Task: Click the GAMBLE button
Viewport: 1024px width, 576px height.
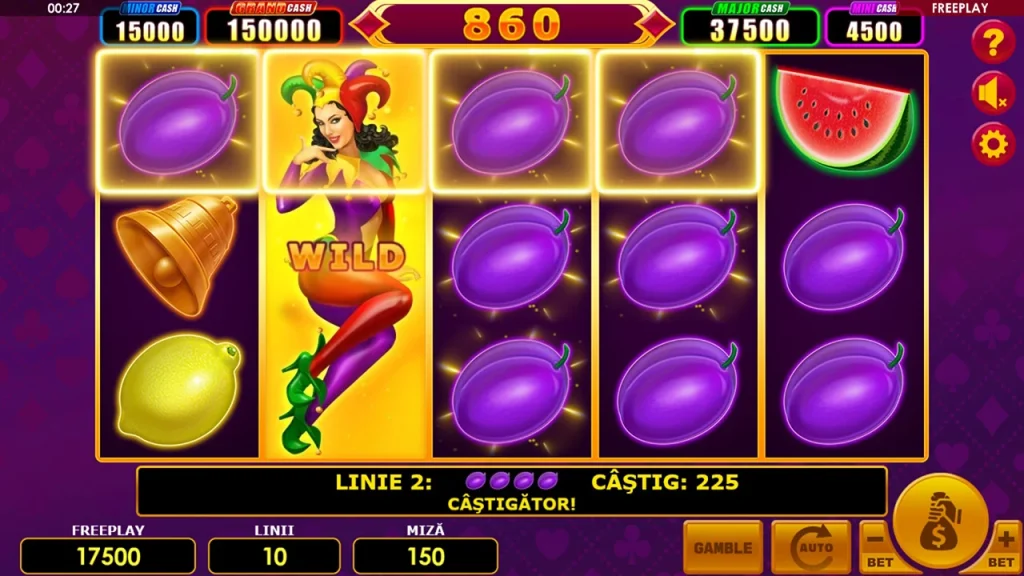Action: coord(722,548)
